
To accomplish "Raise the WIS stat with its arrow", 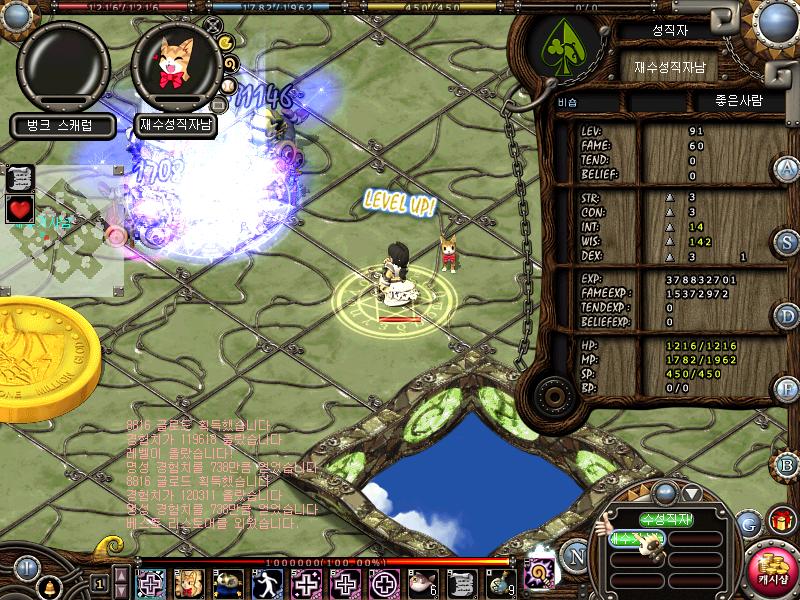I will (670, 241).
